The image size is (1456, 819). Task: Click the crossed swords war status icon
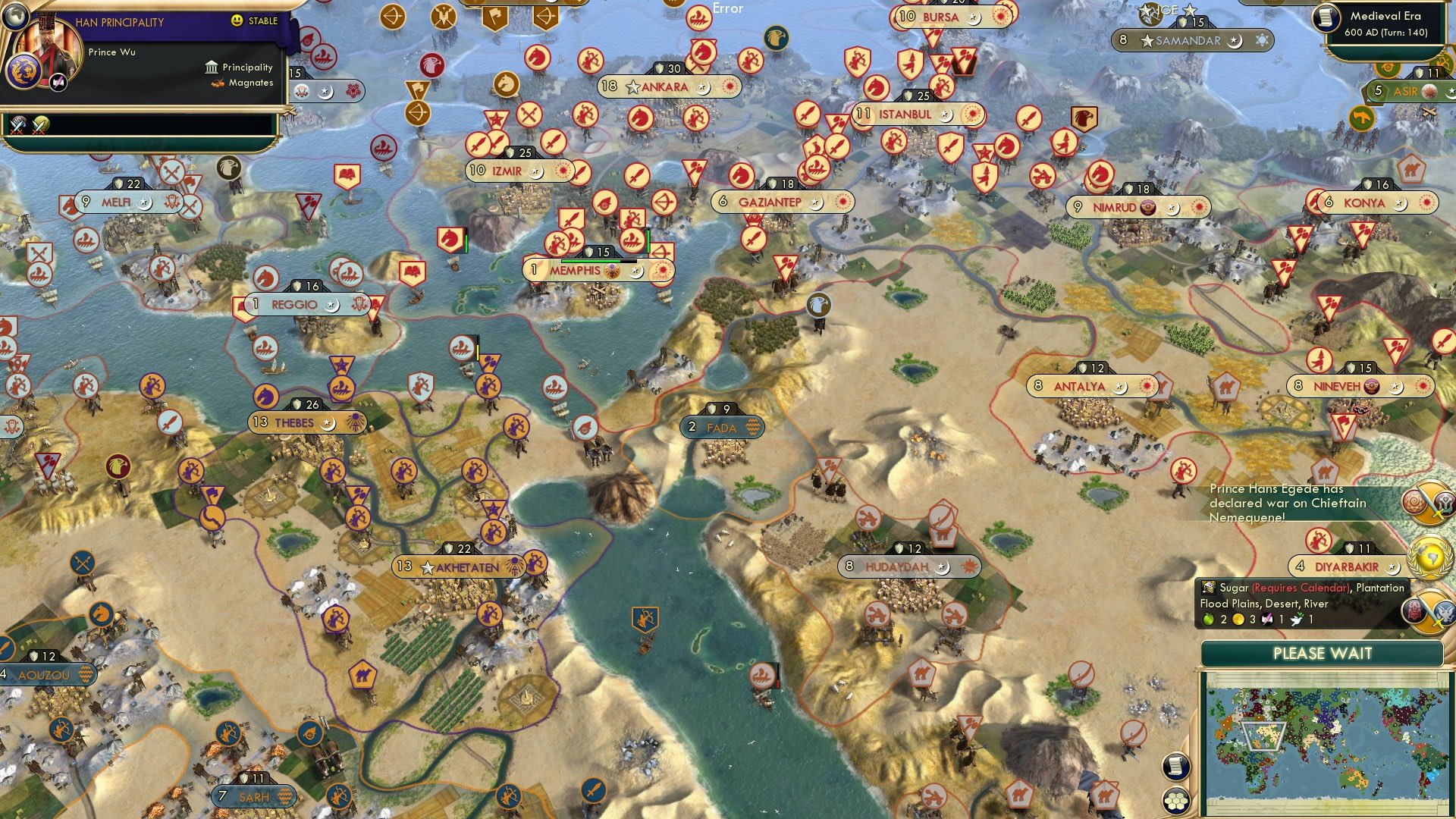tap(17, 126)
